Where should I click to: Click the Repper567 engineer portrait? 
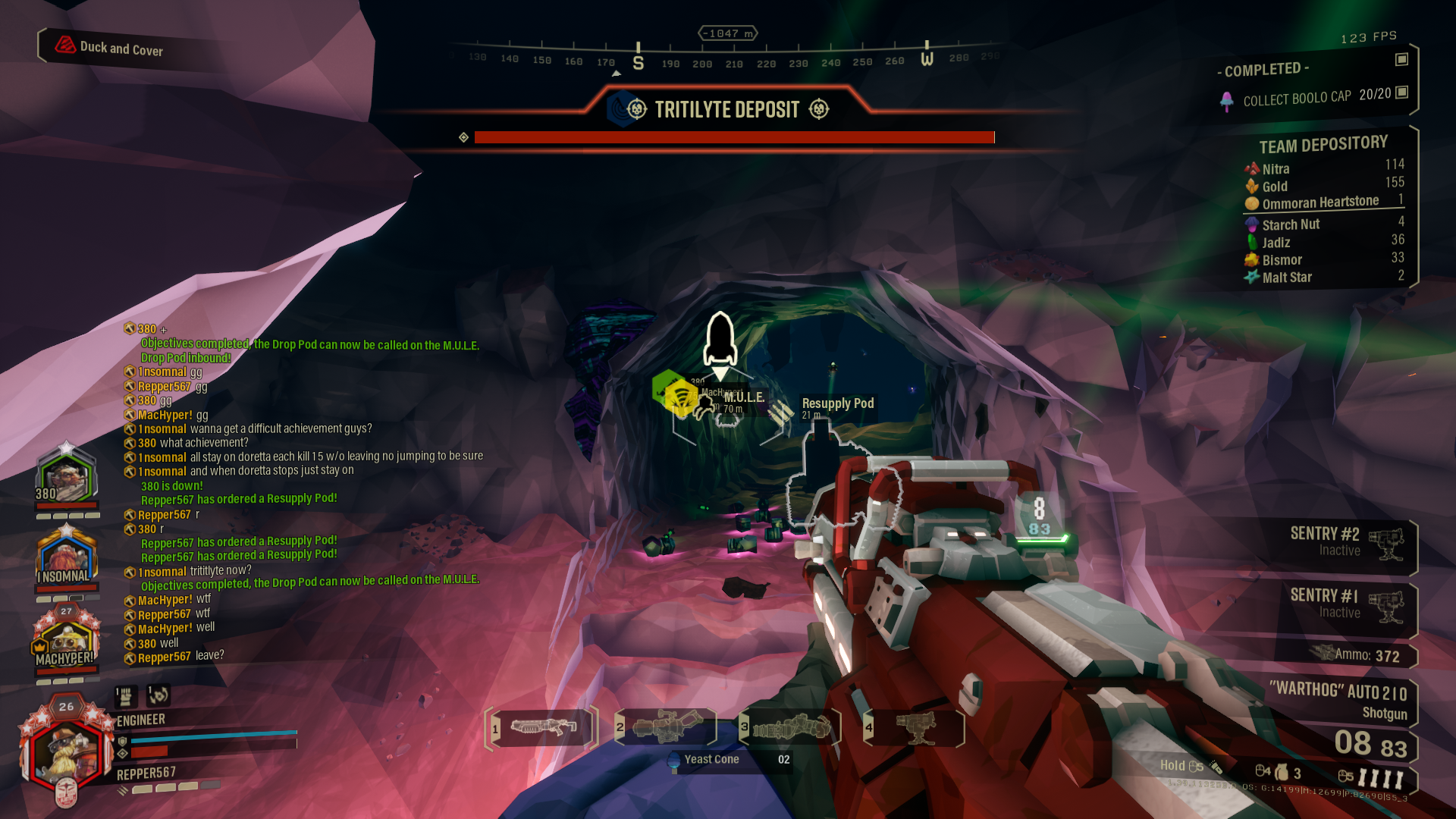(x=65, y=751)
